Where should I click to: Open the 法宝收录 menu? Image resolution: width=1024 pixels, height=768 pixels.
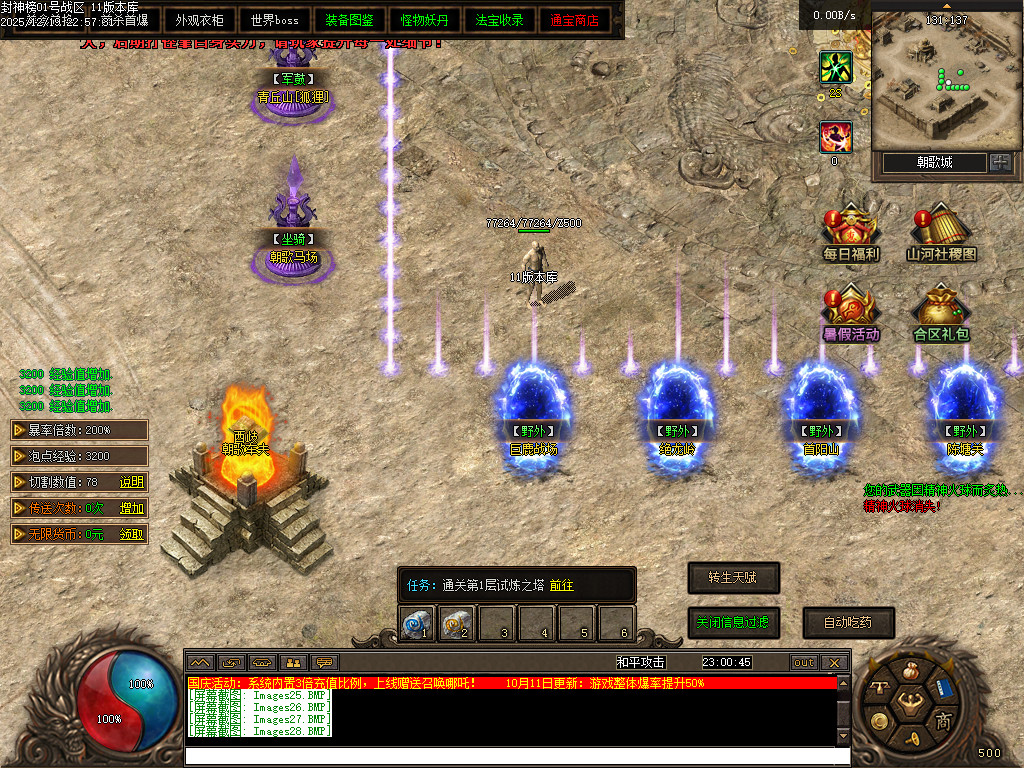500,20
